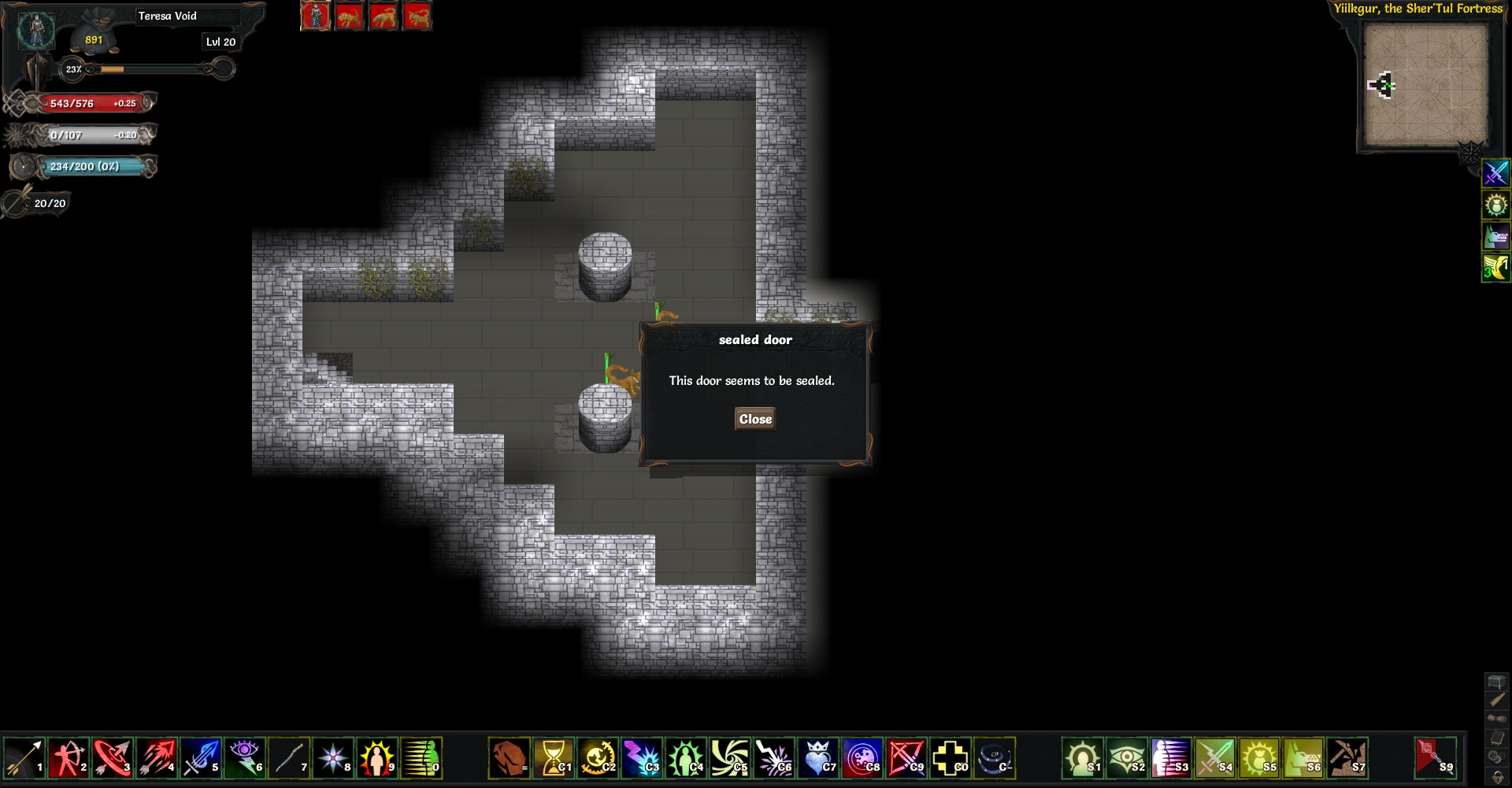Image resolution: width=1512 pixels, height=788 pixels.
Task: Use the red archer skill
Action: click(x=69, y=758)
